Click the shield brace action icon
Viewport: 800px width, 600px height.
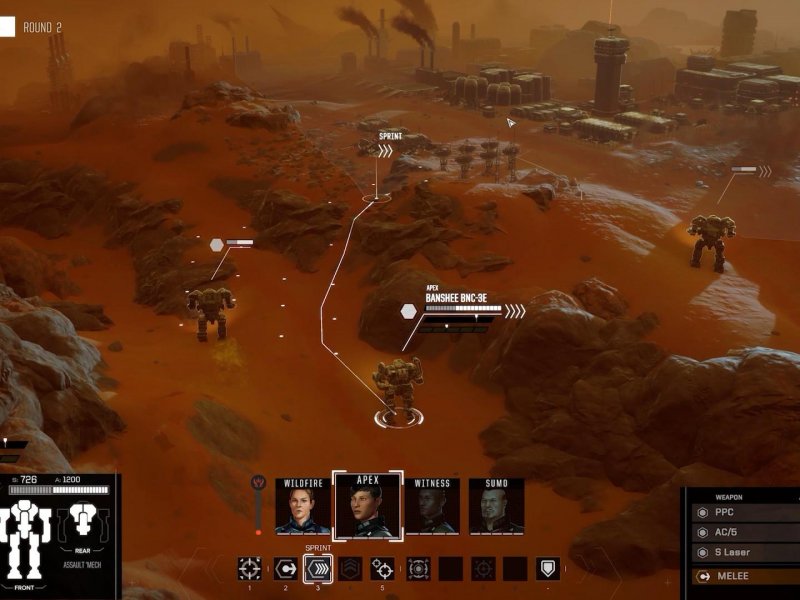click(547, 569)
